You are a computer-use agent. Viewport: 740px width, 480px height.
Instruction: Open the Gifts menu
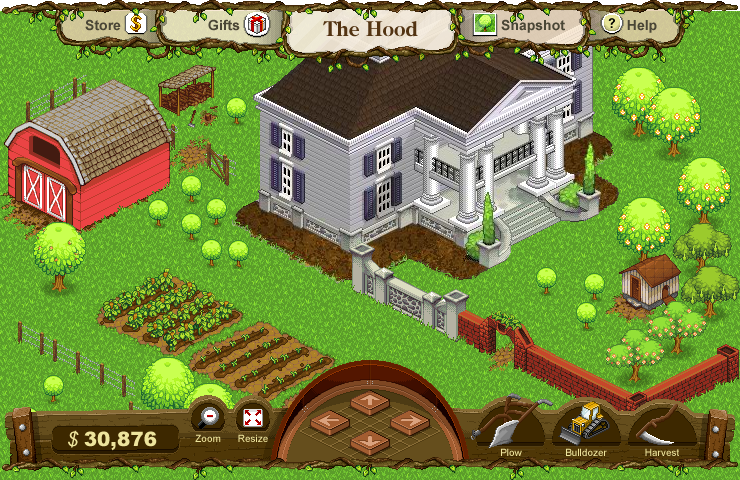click(x=237, y=25)
